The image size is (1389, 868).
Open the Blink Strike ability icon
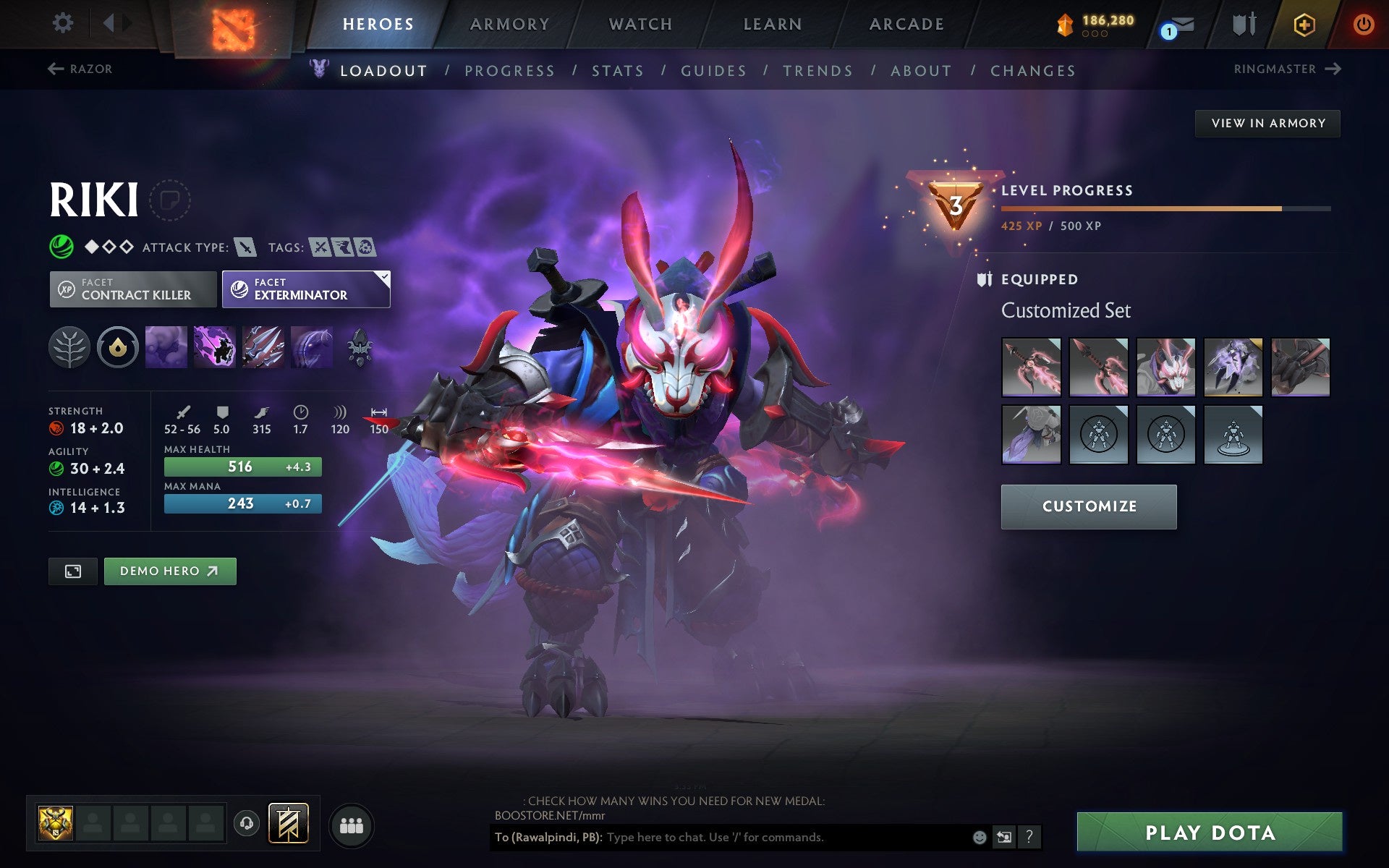coord(215,347)
